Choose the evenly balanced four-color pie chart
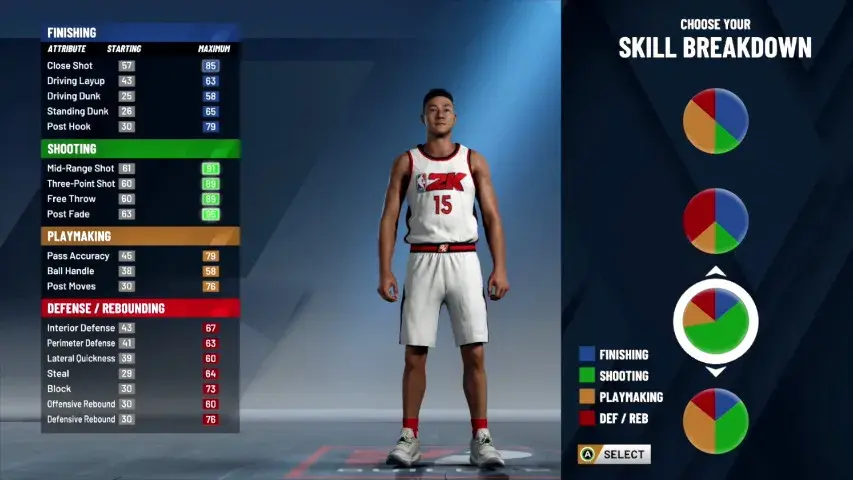Viewport: 853px width, 480px height. coord(715,121)
